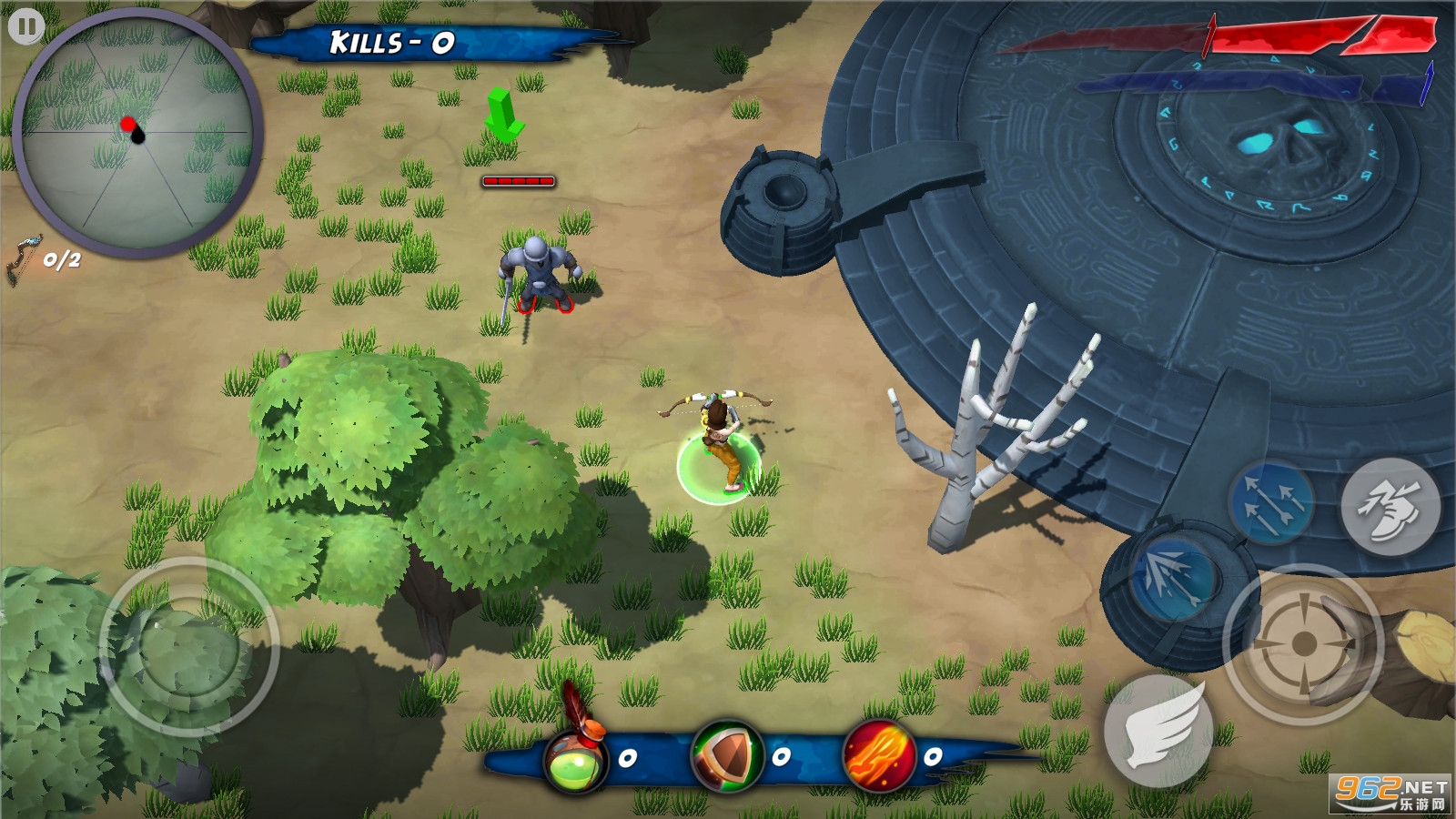
Task: Activate the fire arrow power-up
Action: tap(879, 755)
